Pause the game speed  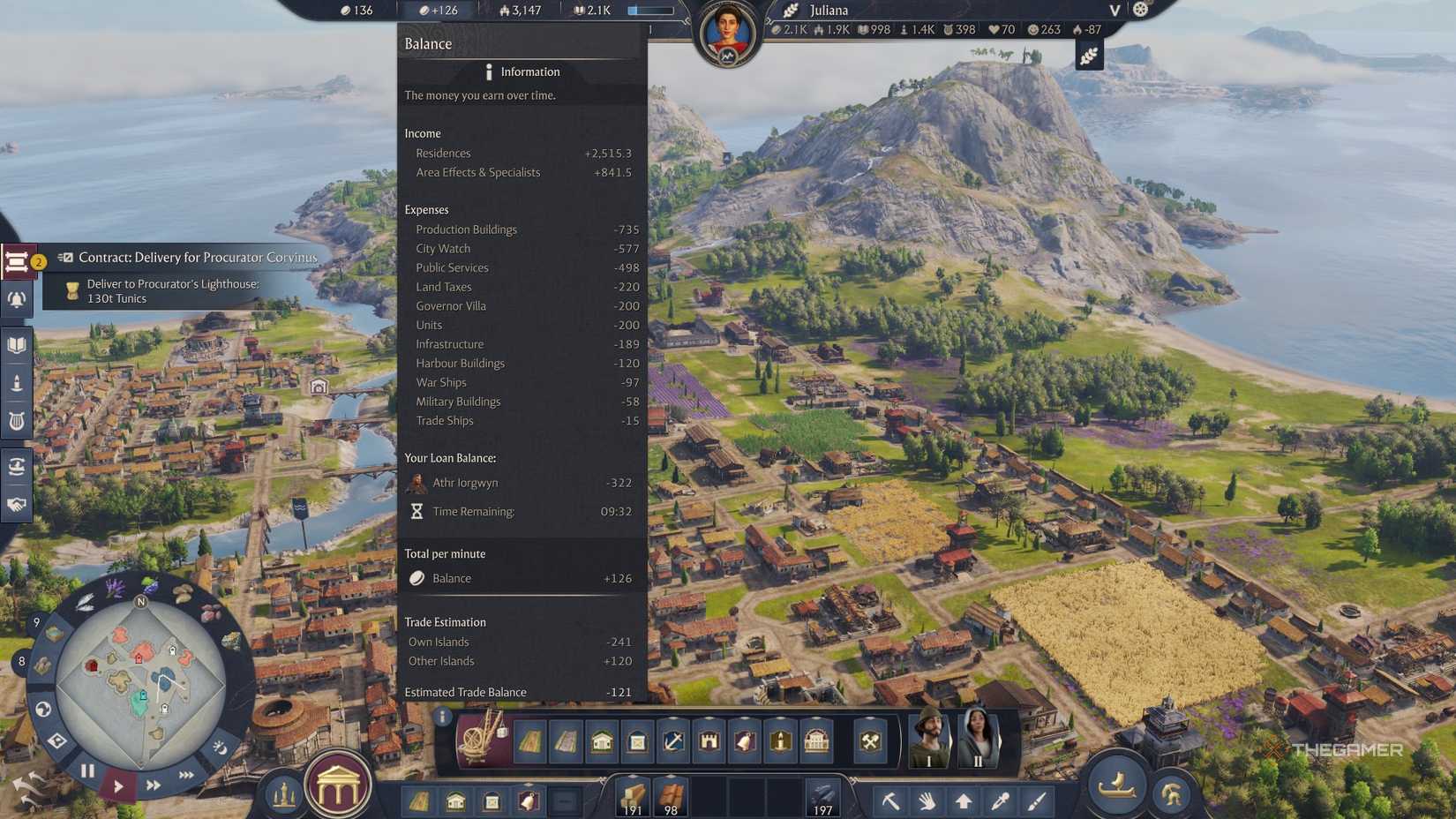tap(87, 770)
